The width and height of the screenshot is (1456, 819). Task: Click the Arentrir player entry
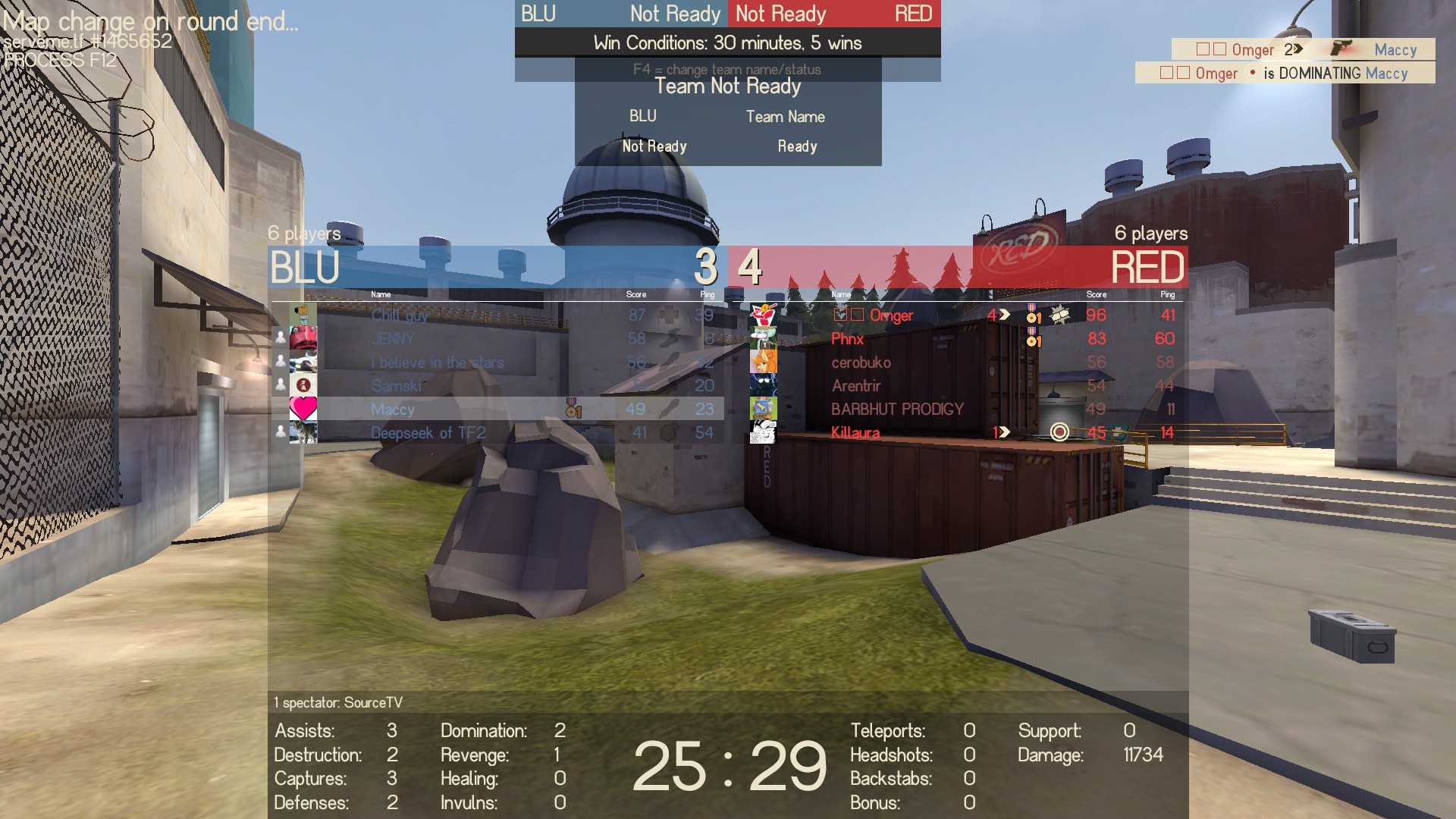point(855,386)
